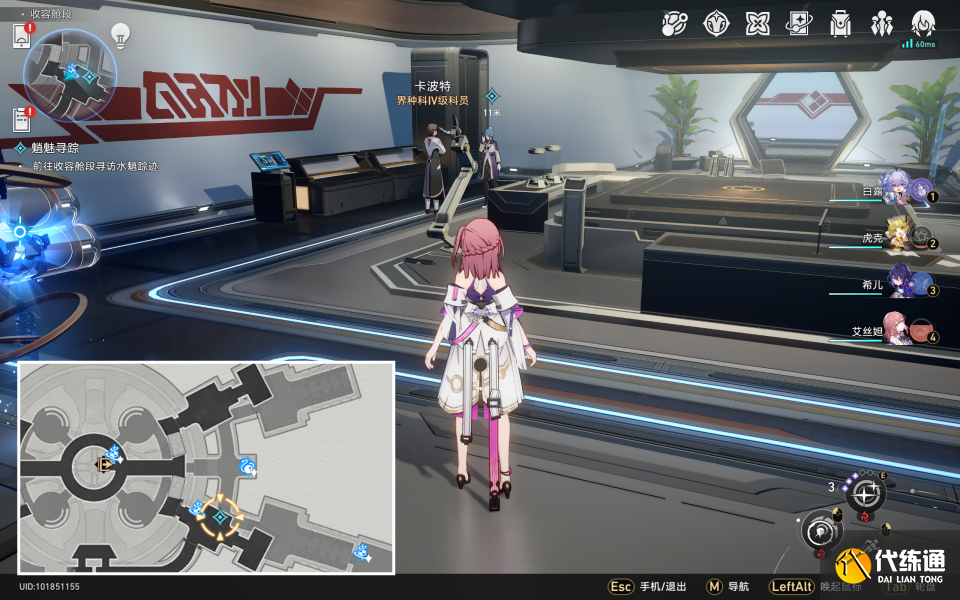Open the diamond-shaped emblem icon in the top bar

click(x=716, y=24)
